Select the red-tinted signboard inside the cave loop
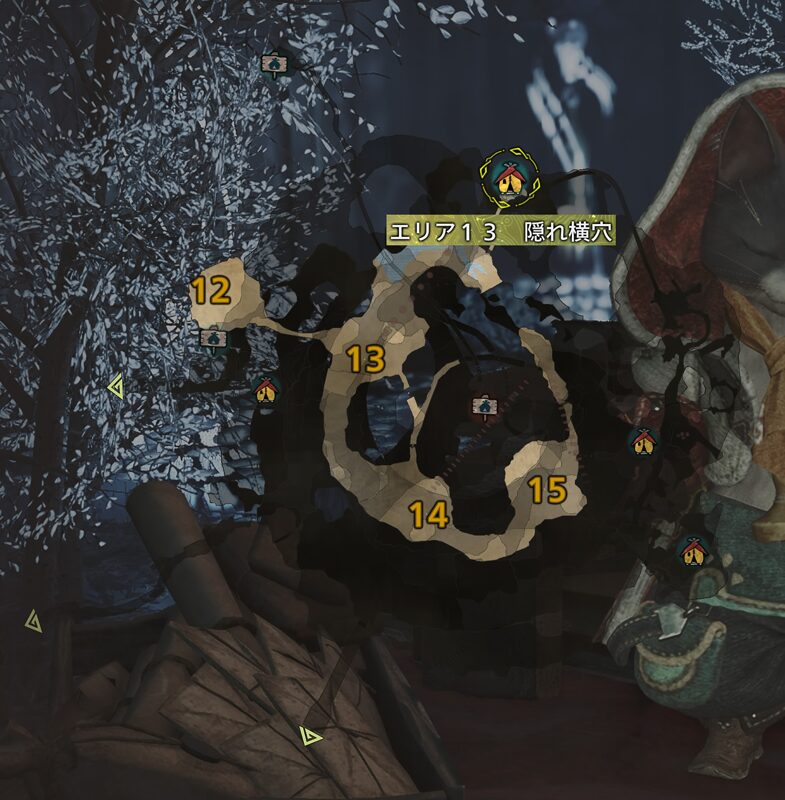Screen dimensions: 785x800 pos(485,406)
